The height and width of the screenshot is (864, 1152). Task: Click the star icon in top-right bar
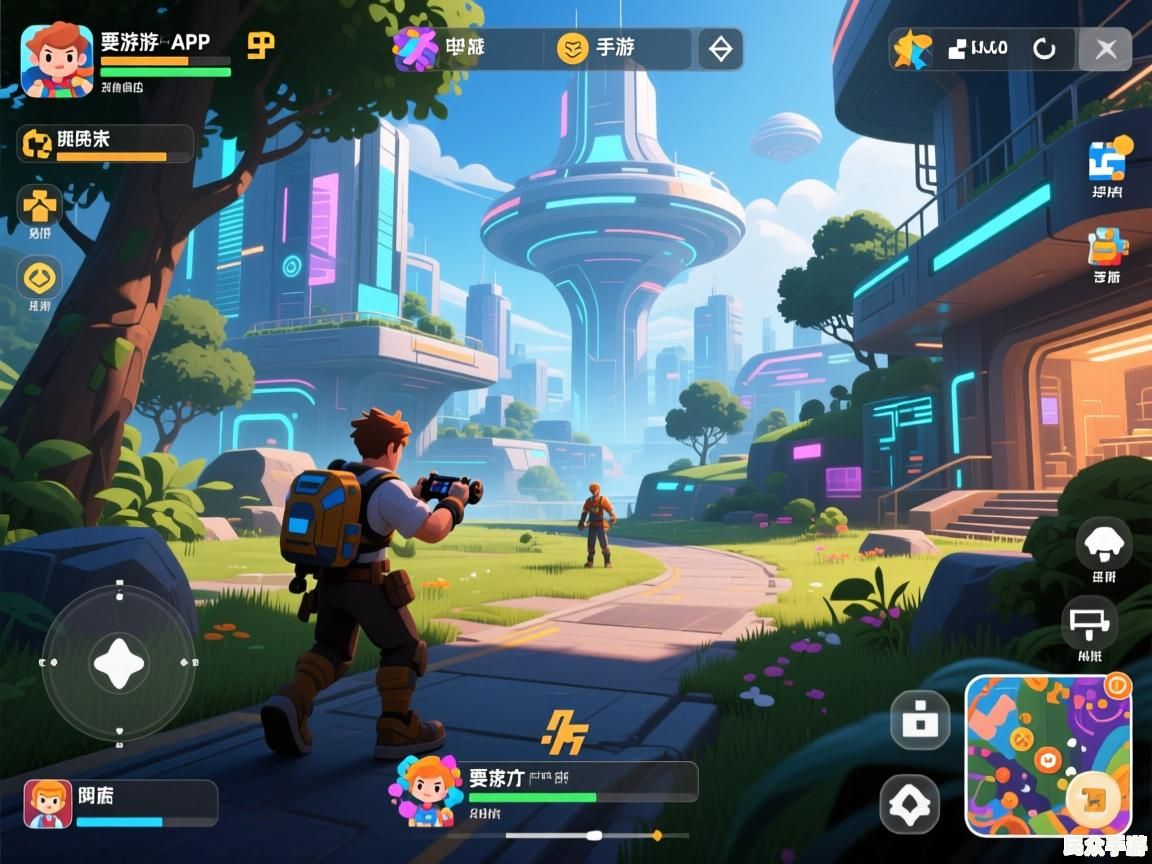[x=912, y=49]
